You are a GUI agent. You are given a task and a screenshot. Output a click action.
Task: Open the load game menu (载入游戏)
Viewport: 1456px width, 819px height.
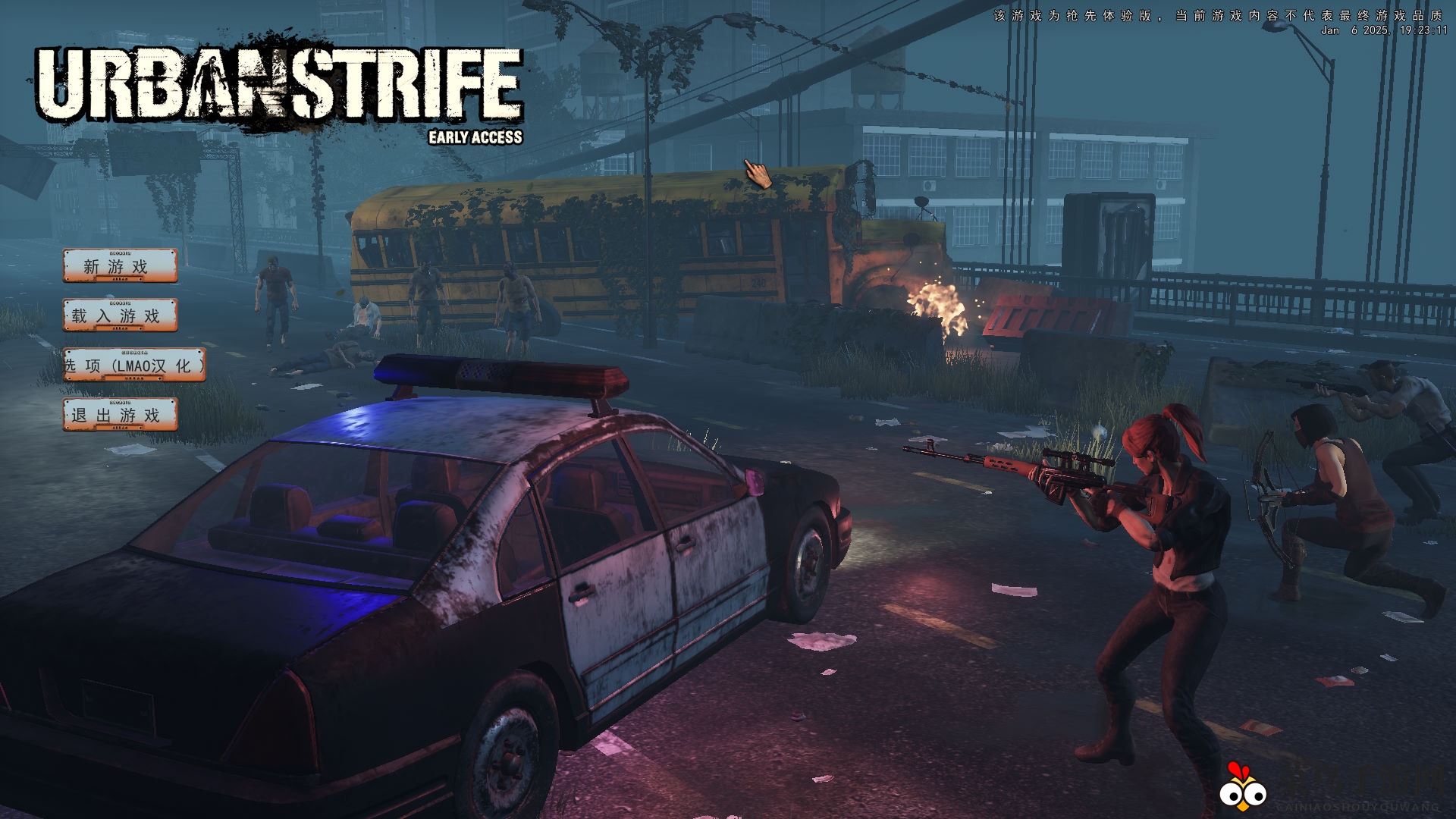click(120, 315)
